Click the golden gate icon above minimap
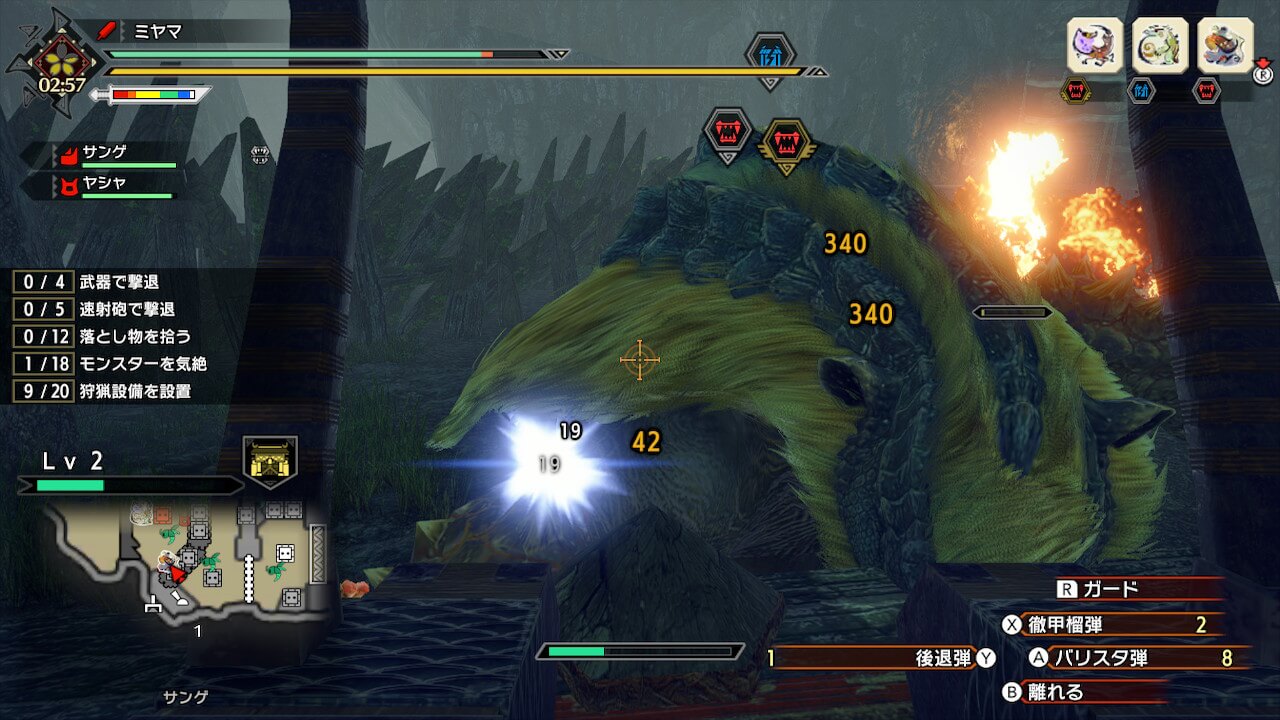The height and width of the screenshot is (720, 1280). point(270,461)
